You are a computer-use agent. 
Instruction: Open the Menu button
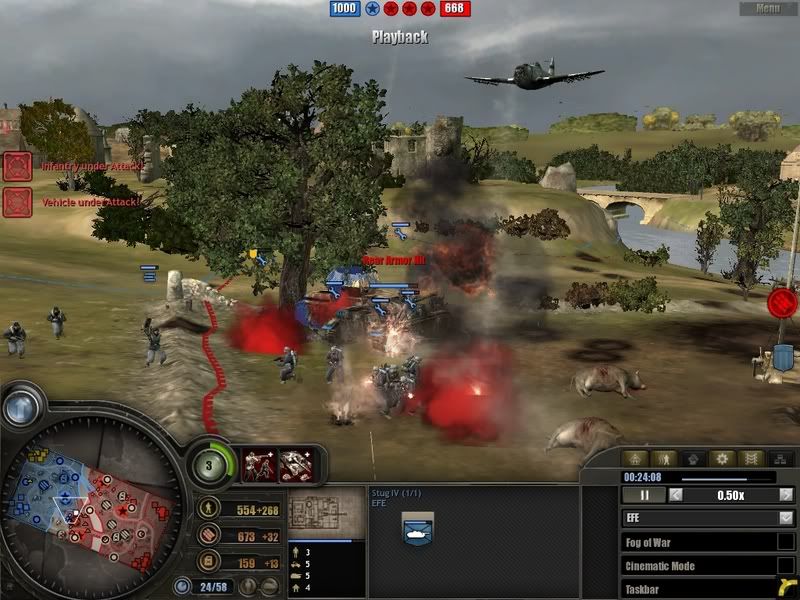(768, 8)
